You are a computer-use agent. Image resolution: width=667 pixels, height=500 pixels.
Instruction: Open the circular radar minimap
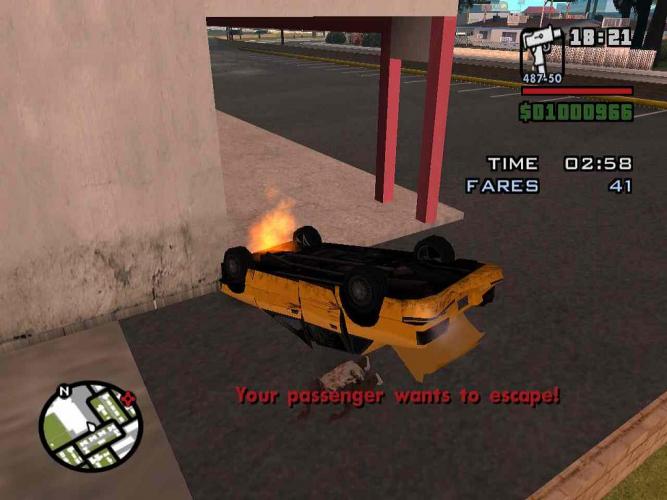coord(91,425)
